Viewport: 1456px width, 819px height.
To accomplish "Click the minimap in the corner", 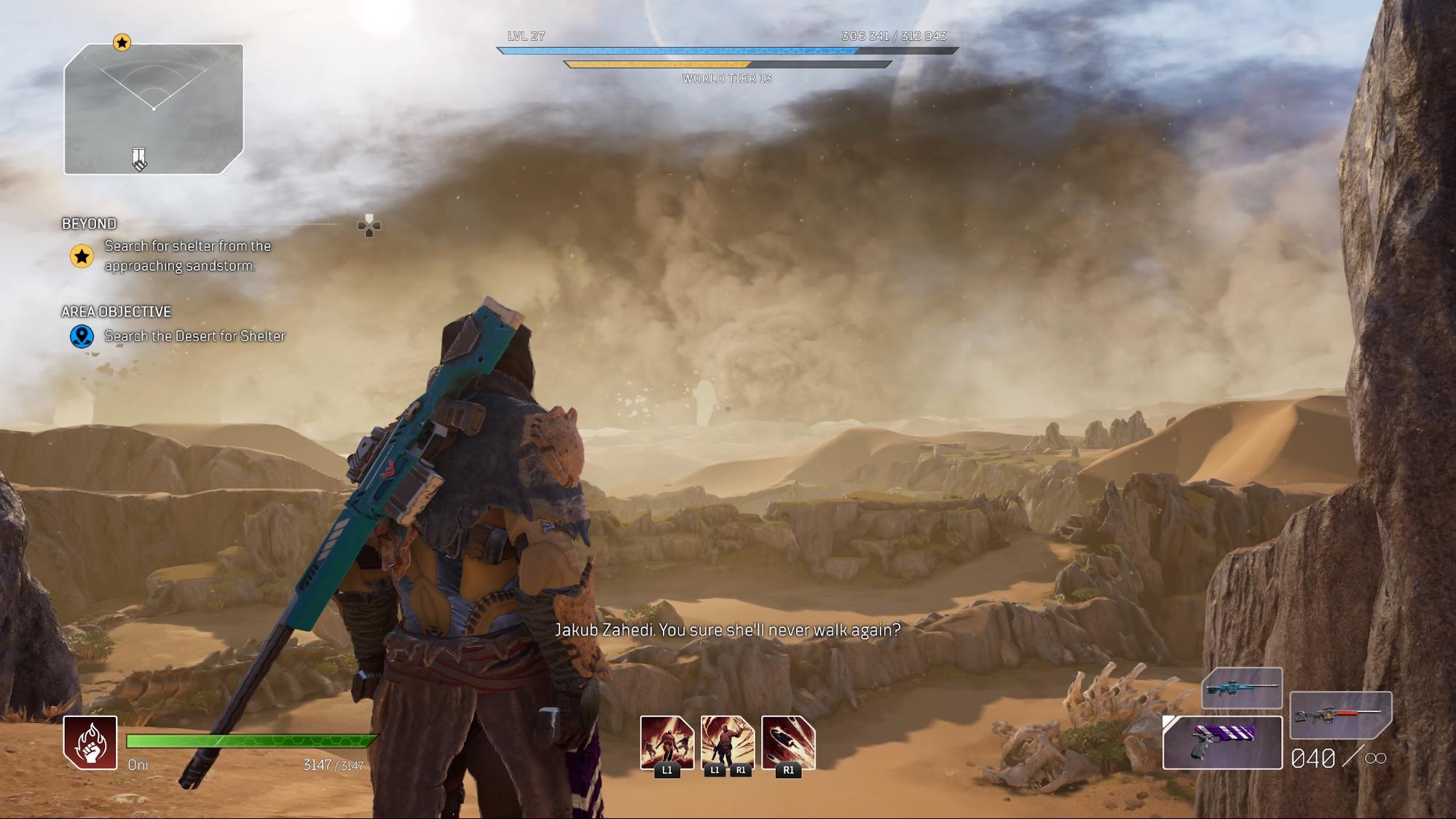I will click(154, 109).
